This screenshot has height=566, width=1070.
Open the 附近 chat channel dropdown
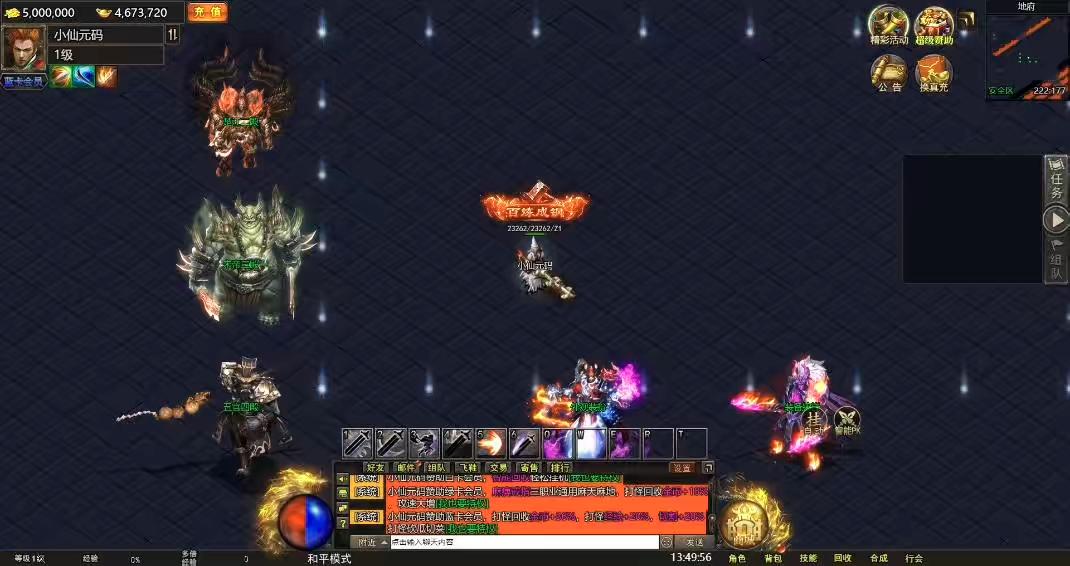[371, 542]
